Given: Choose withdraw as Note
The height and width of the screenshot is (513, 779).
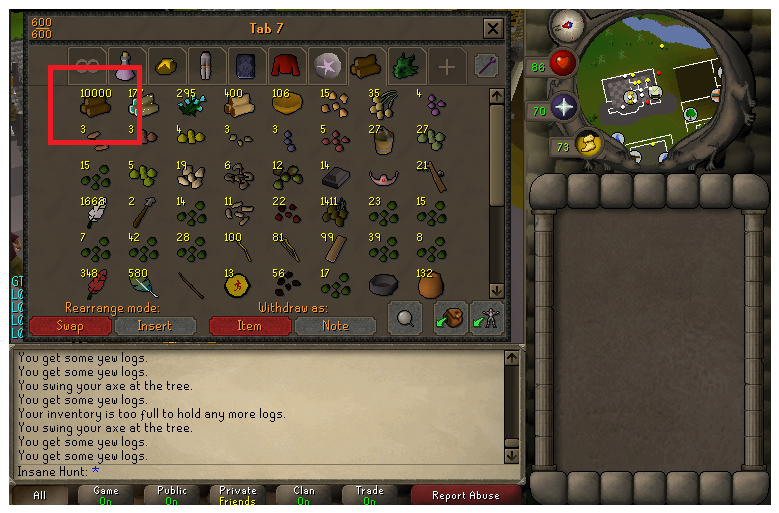Looking at the screenshot, I should pos(335,326).
